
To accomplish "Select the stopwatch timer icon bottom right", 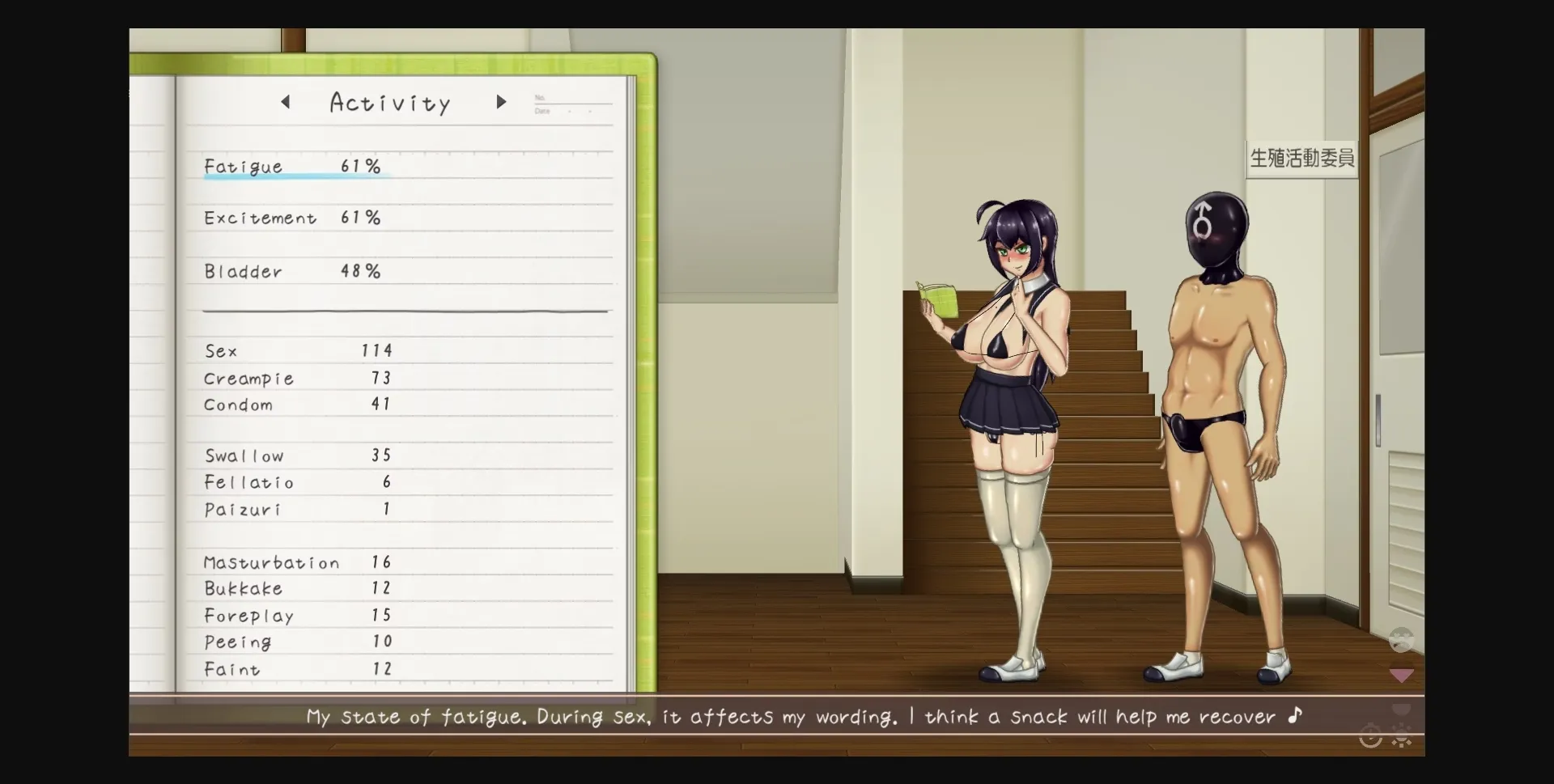I will pyautogui.click(x=1370, y=738).
